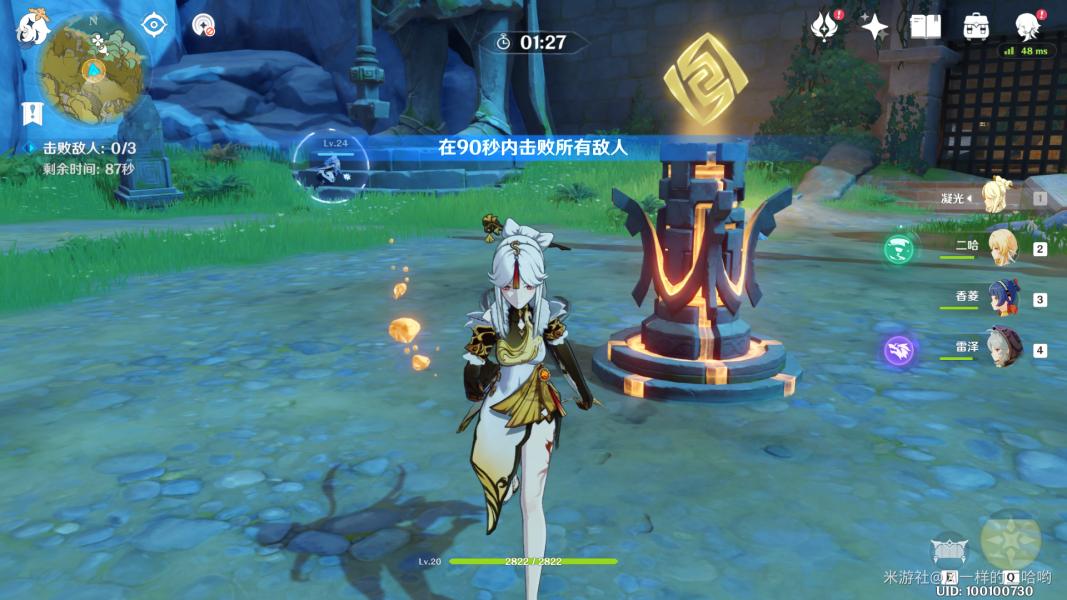Viewport: 1067px width, 600px height.
Task: Open the quest banner with exclamation mark
Action: click(x=32, y=113)
